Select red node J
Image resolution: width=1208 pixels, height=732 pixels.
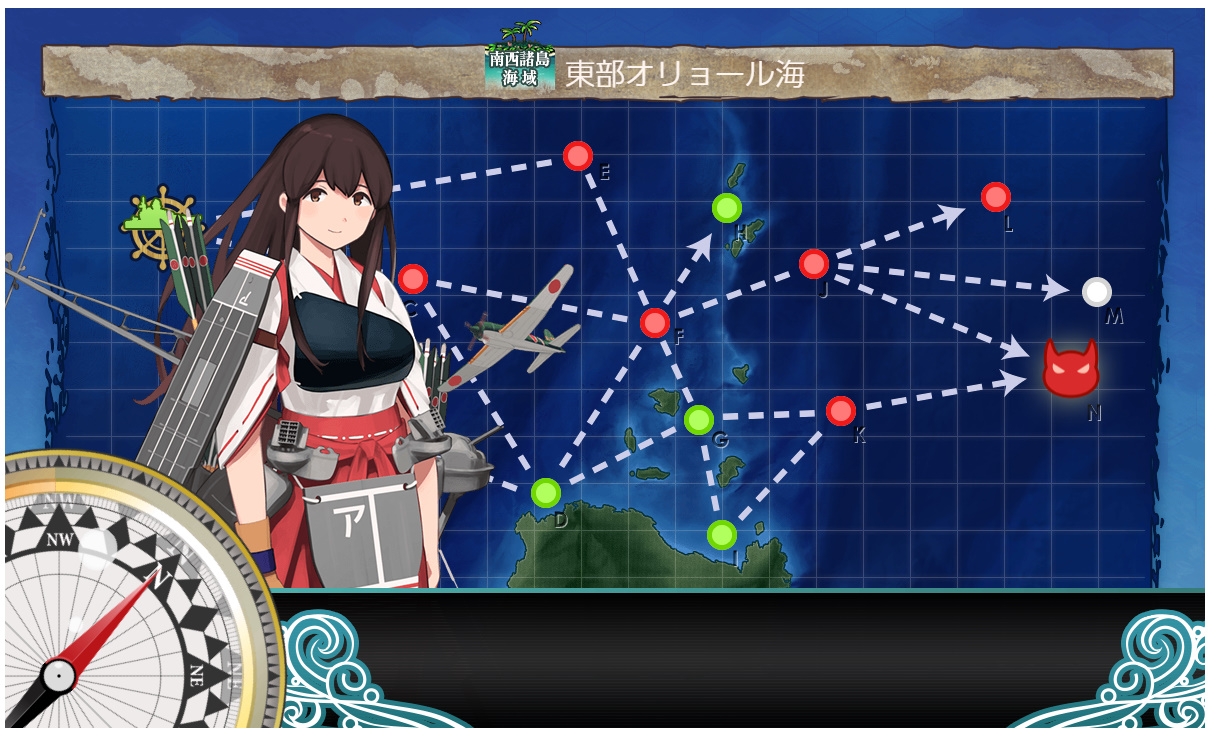pyautogui.click(x=814, y=264)
